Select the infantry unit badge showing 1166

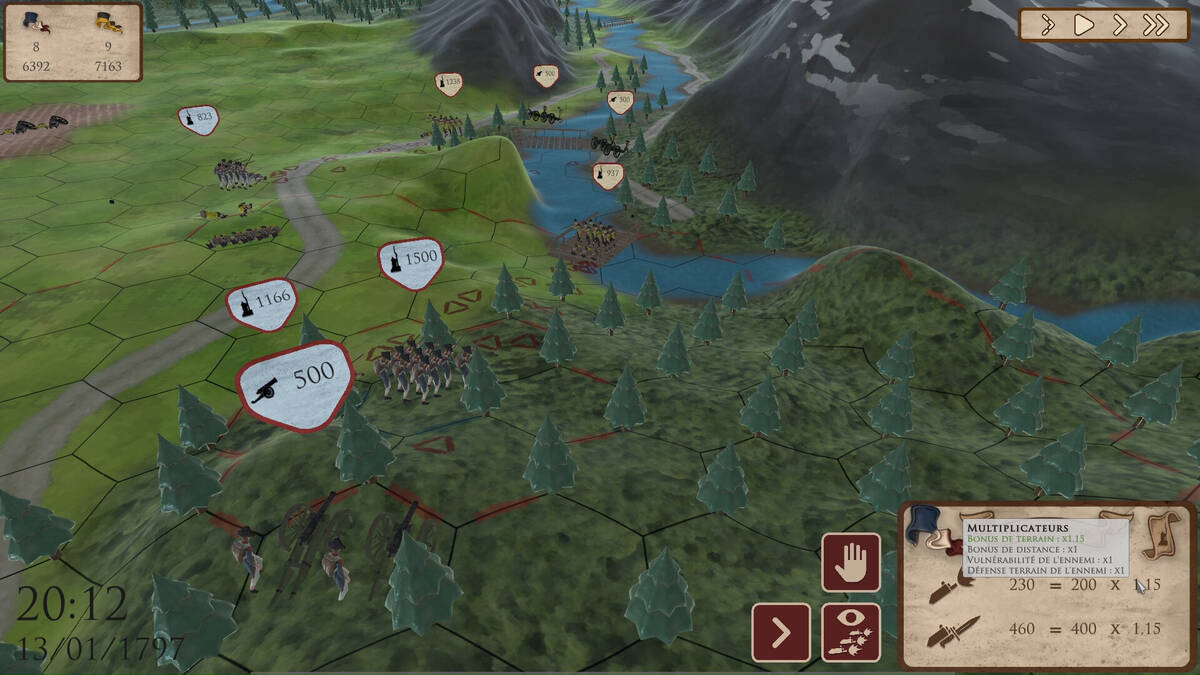[x=262, y=301]
